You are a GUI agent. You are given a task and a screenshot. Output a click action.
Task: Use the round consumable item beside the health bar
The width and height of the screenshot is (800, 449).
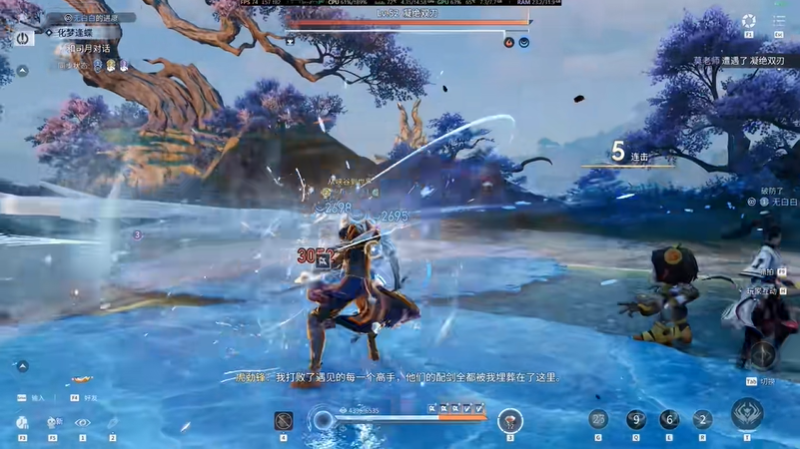[509, 420]
